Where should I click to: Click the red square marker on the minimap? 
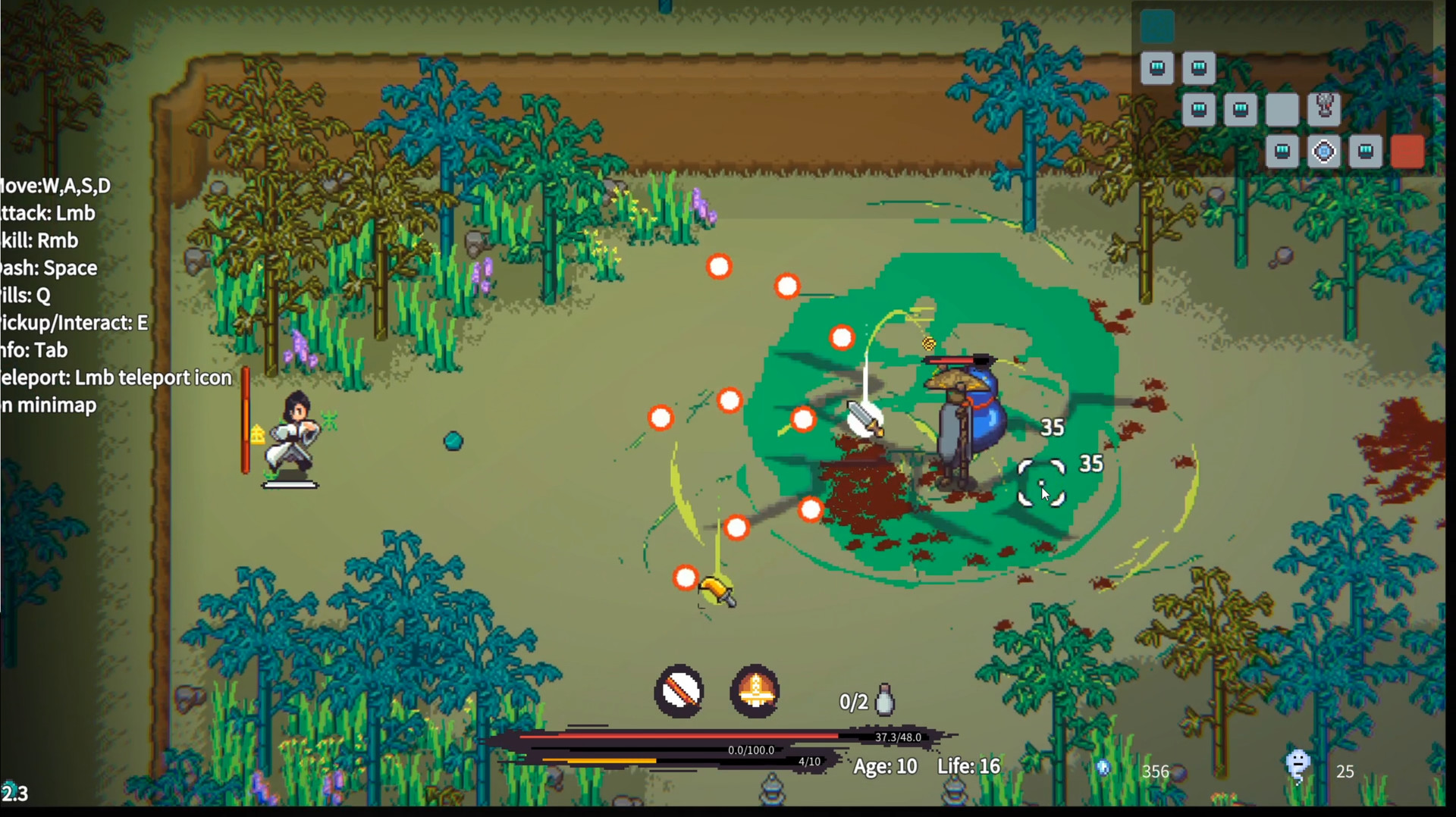(x=1409, y=151)
